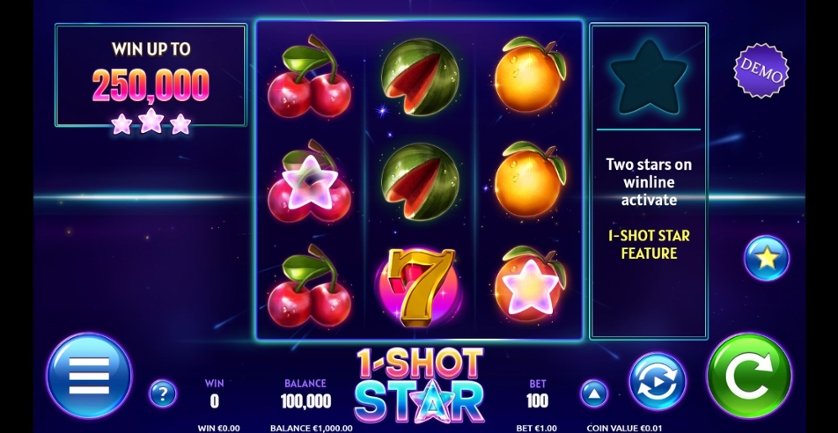Activate the autoplay circular arrows button
This screenshot has width=838, height=433.
[657, 381]
